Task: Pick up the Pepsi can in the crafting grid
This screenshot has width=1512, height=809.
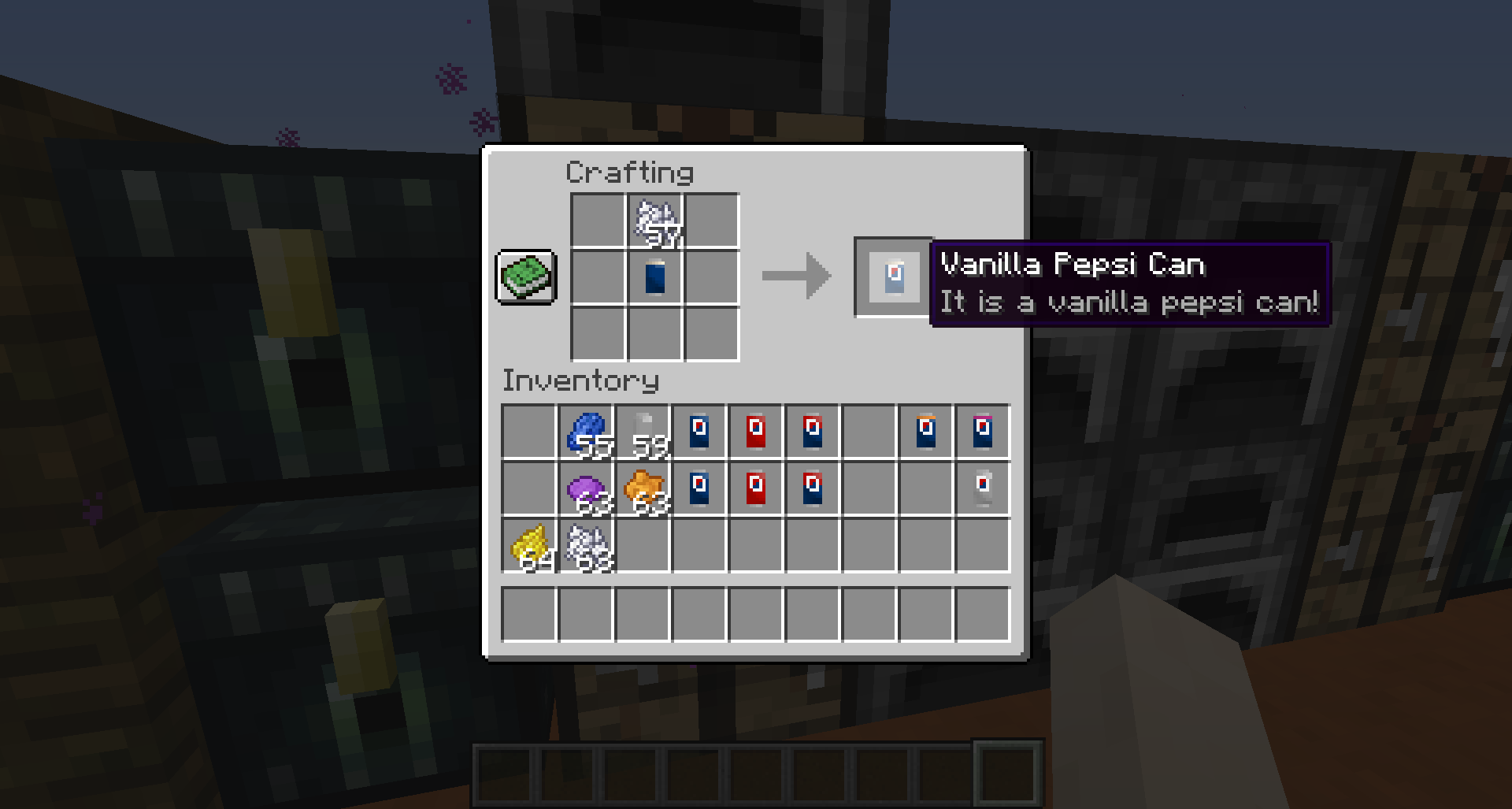Action: 654,277
